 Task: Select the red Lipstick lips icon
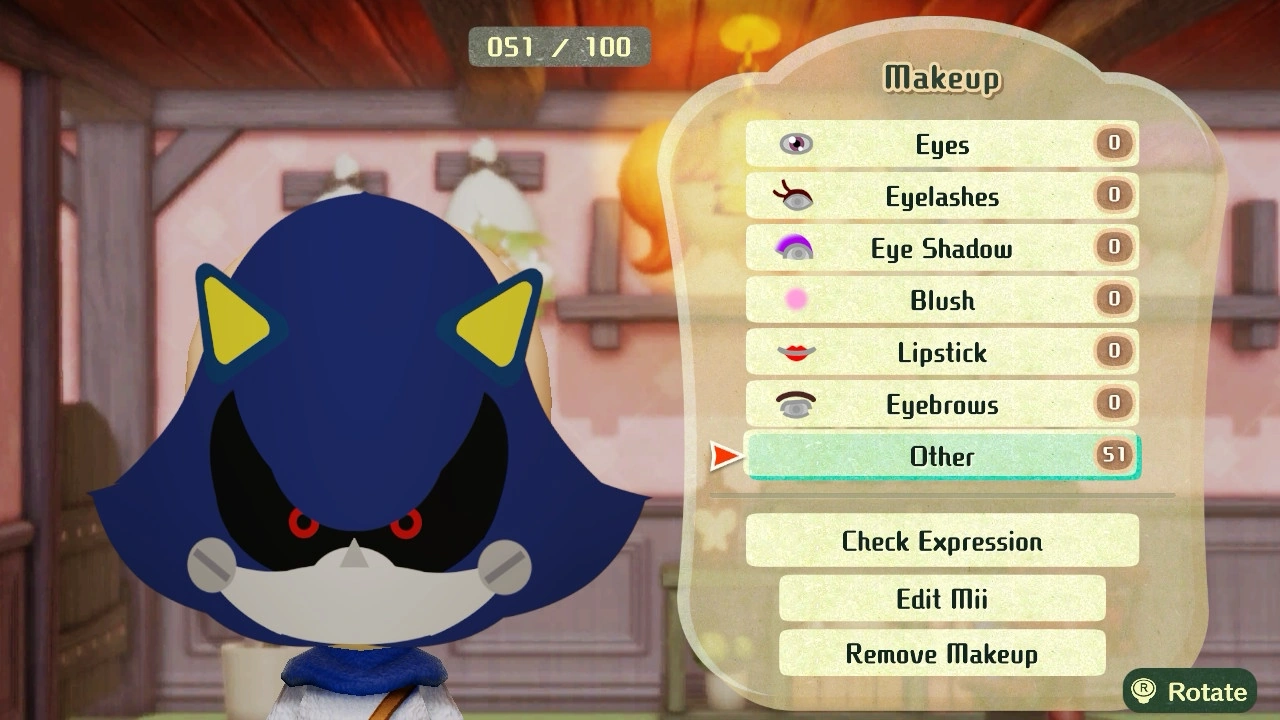pyautogui.click(x=795, y=352)
